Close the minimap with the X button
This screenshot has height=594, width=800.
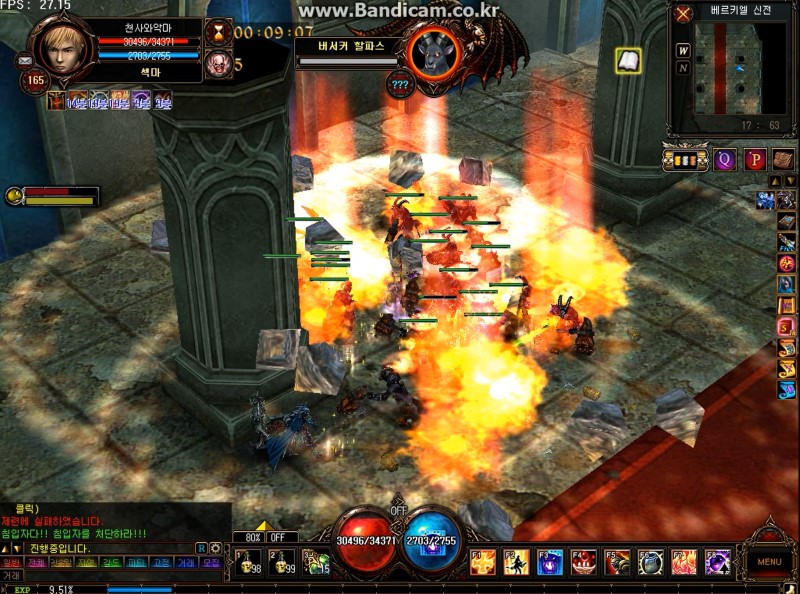(x=683, y=14)
